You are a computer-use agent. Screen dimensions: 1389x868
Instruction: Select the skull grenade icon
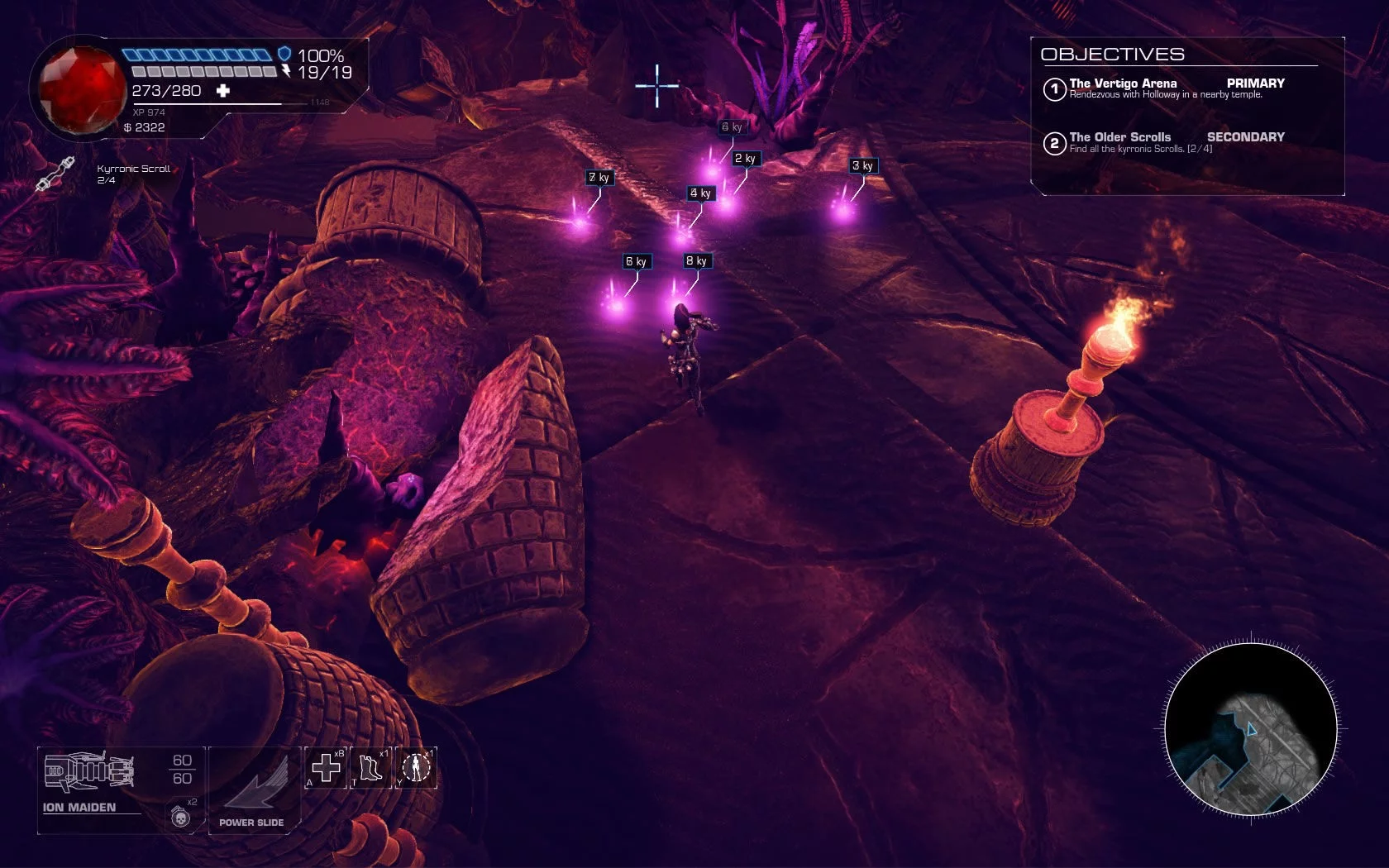pyautogui.click(x=180, y=817)
